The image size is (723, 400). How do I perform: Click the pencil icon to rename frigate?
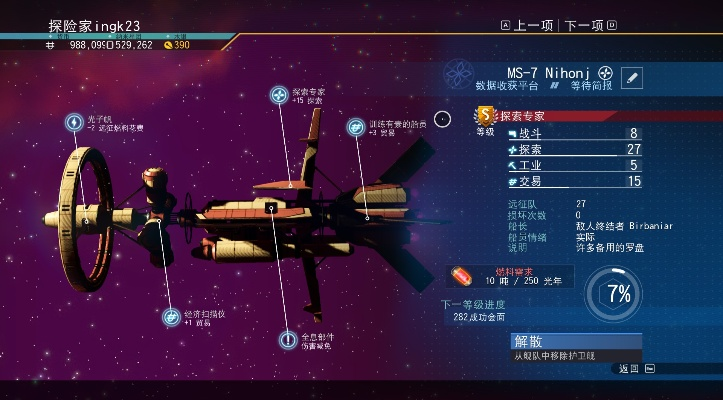point(632,77)
